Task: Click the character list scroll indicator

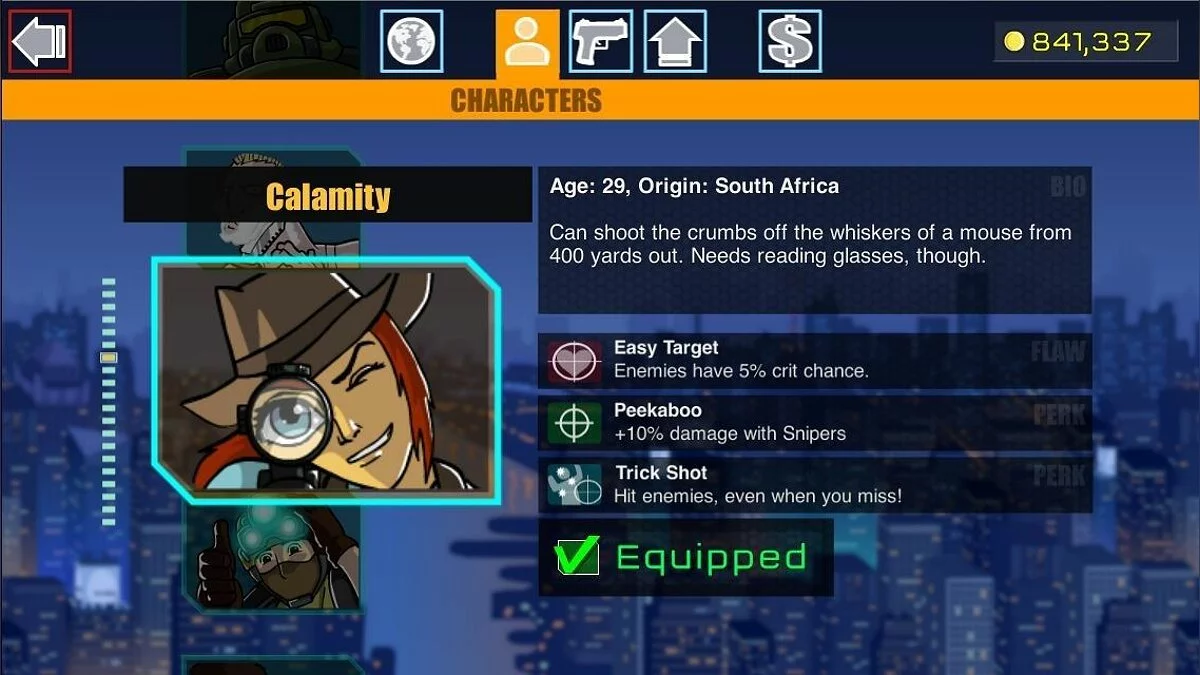Action: (109, 357)
